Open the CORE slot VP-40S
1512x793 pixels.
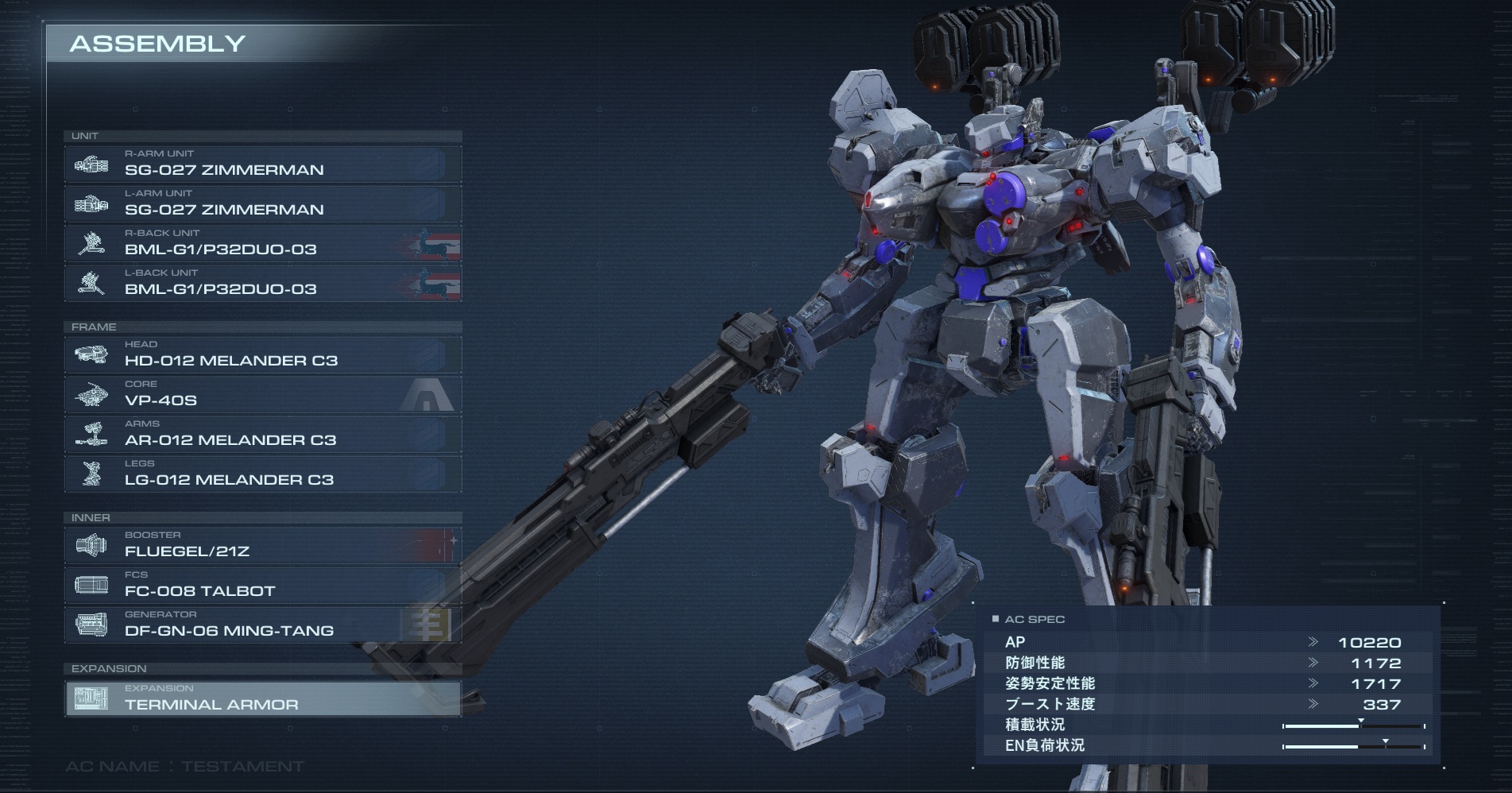262,395
